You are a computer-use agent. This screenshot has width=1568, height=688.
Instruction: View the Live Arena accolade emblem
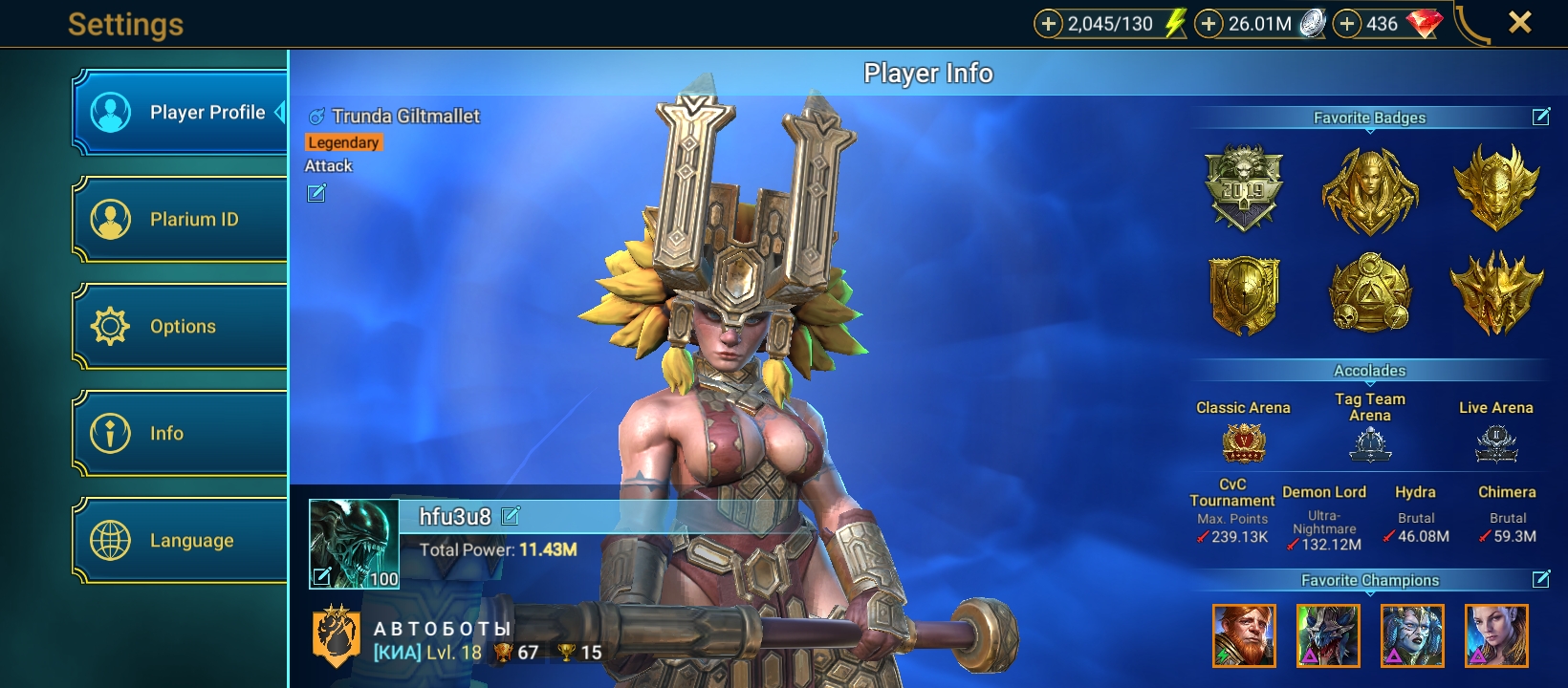[1496, 443]
